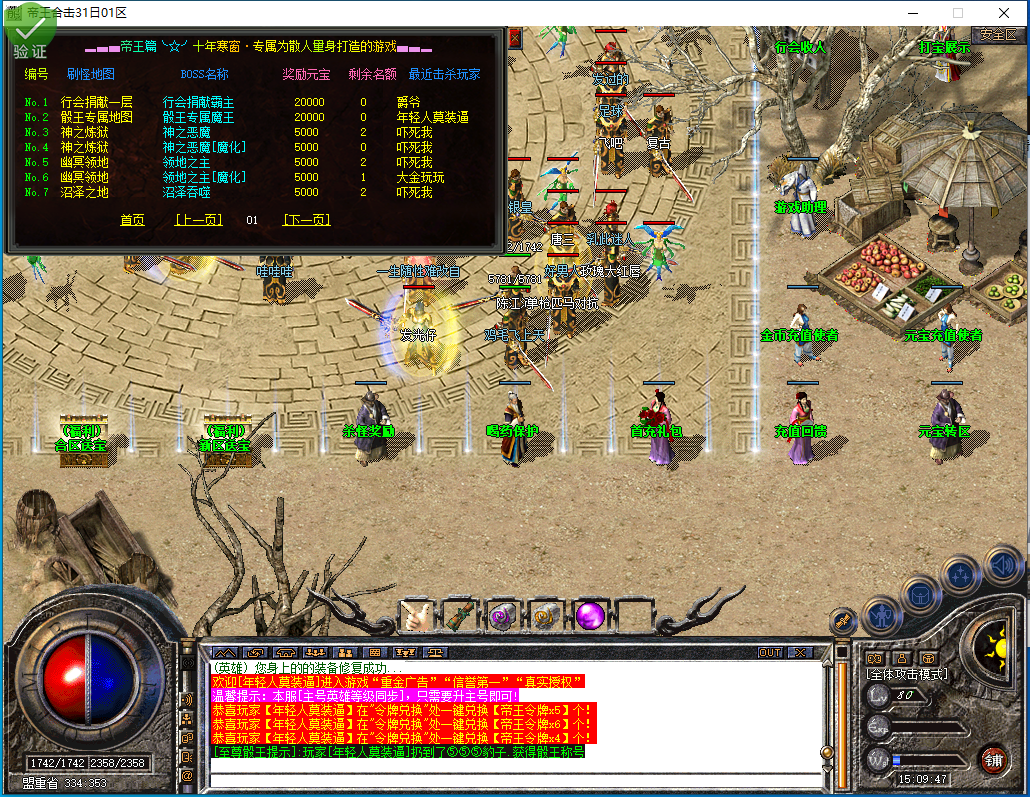Use the orange spiral stone hotbar item
Image resolution: width=1030 pixels, height=797 pixels.
coord(546,615)
